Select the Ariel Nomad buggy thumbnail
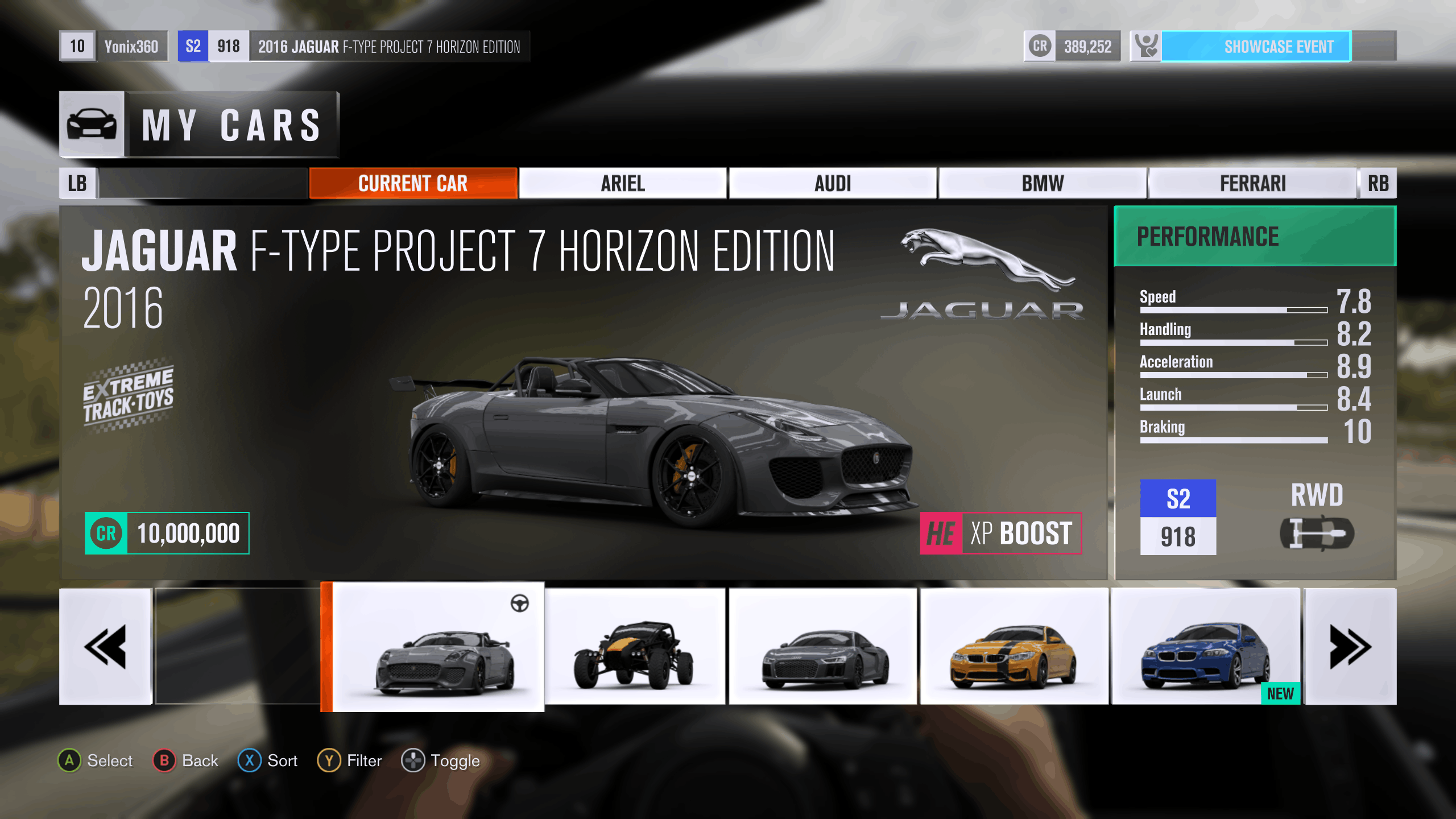The width and height of the screenshot is (1456, 819). pos(635,647)
